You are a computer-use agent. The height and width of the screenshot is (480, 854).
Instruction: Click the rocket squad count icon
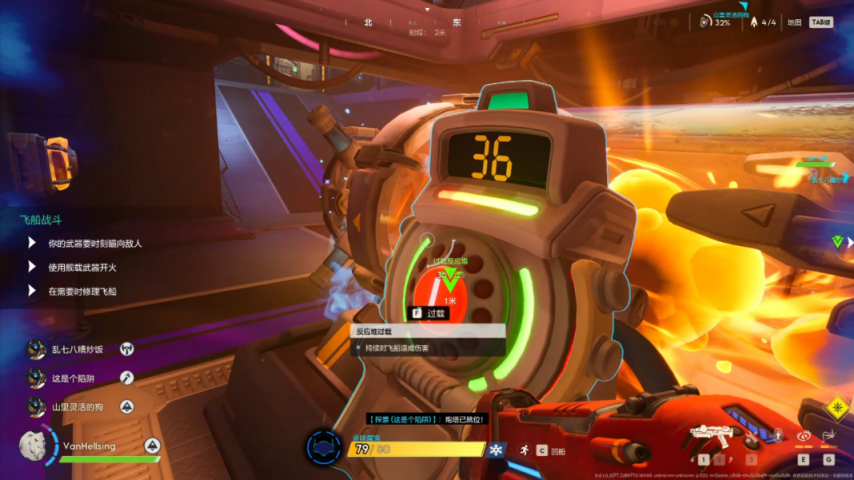coord(753,22)
